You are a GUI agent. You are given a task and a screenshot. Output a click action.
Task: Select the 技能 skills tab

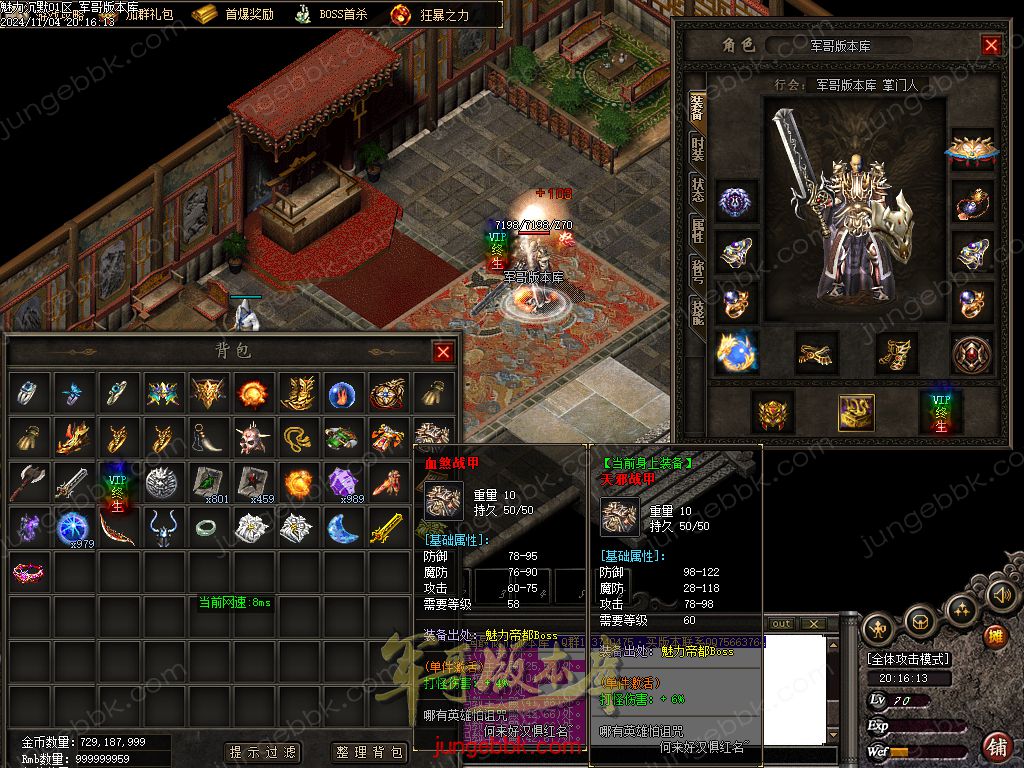[697, 311]
